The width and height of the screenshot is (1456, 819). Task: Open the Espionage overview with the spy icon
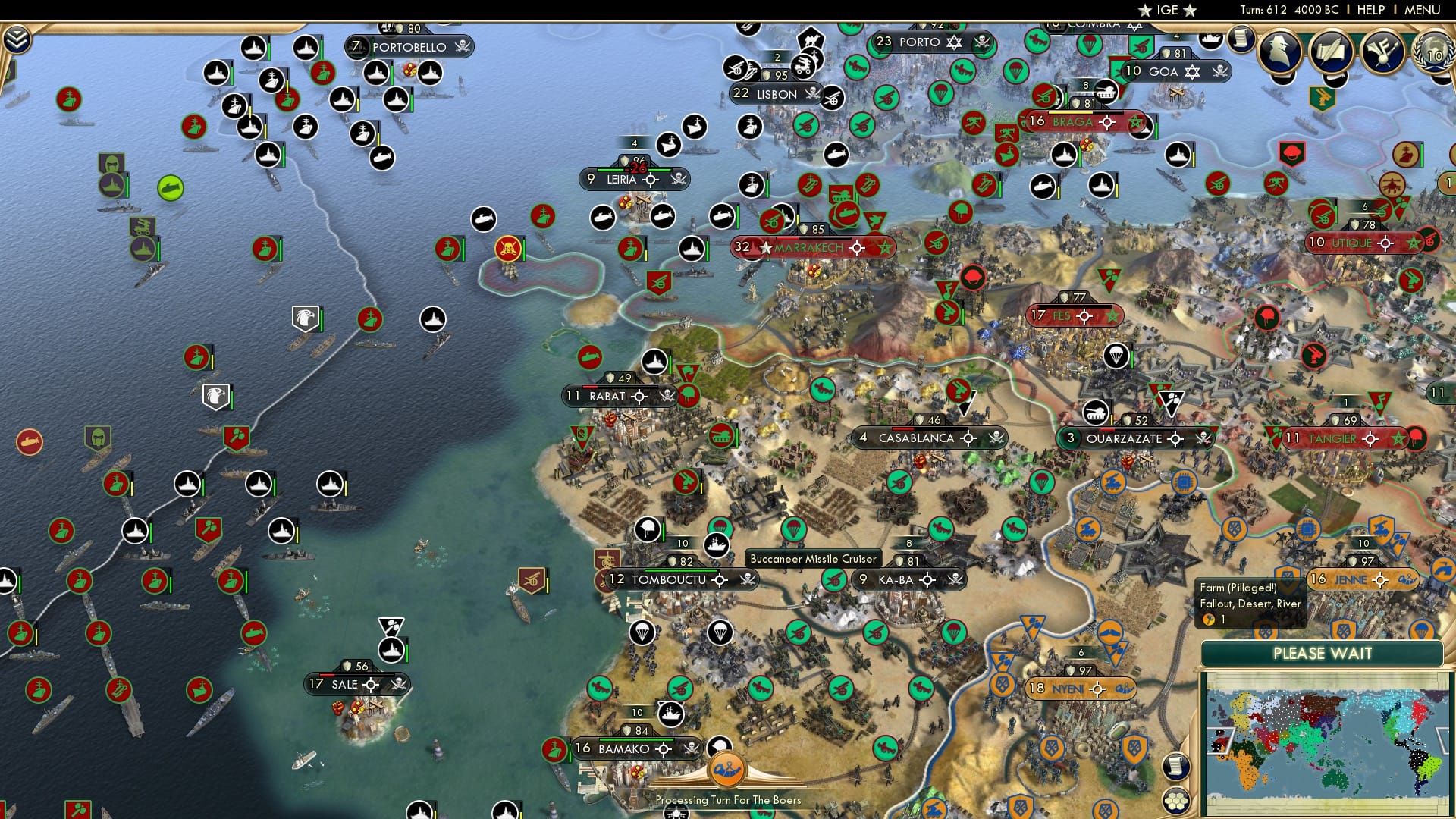tap(1279, 52)
